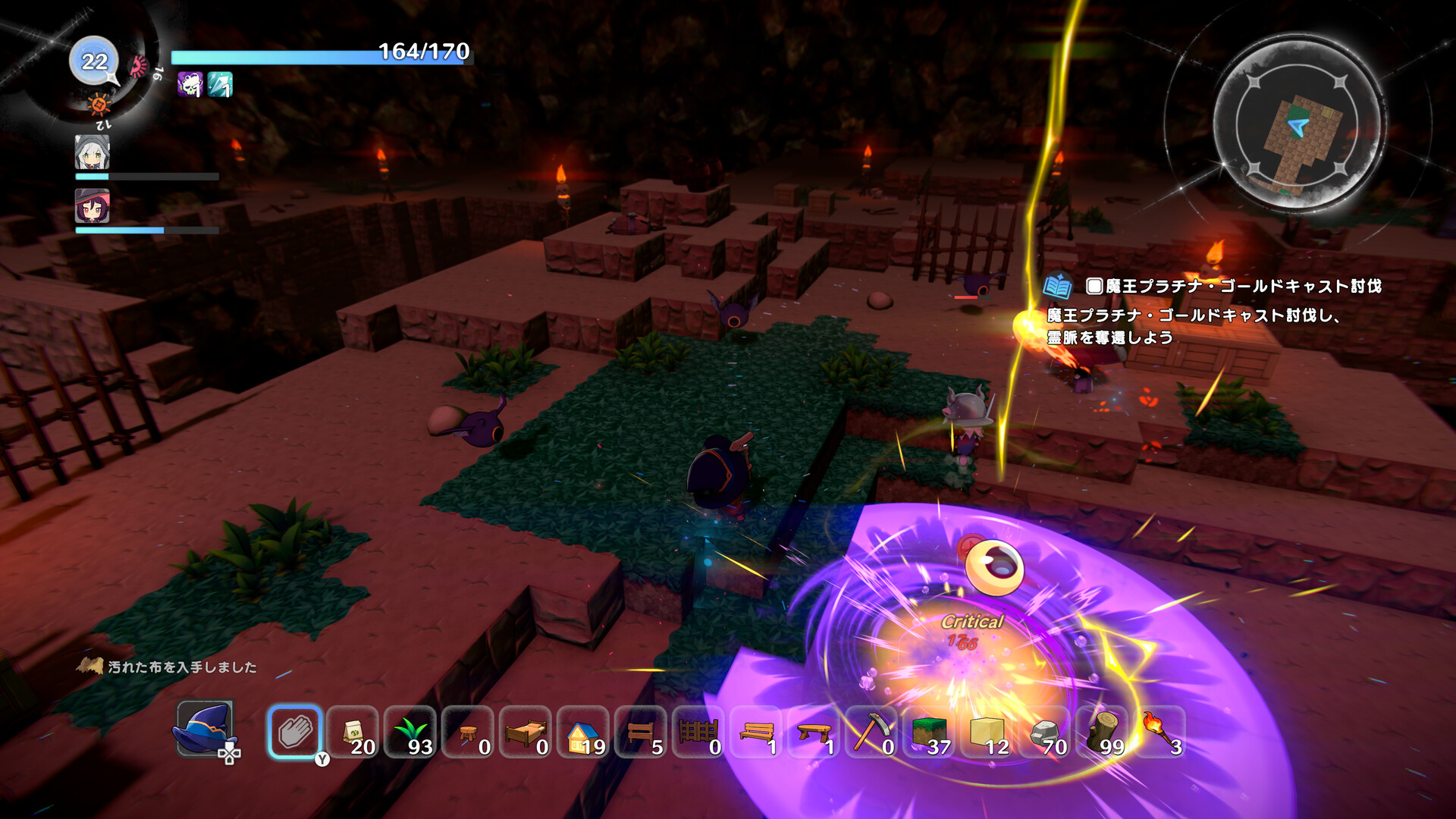1456x819 pixels.
Task: Check the 魔王プラチナ quest checkbox
Action: click(x=1094, y=287)
